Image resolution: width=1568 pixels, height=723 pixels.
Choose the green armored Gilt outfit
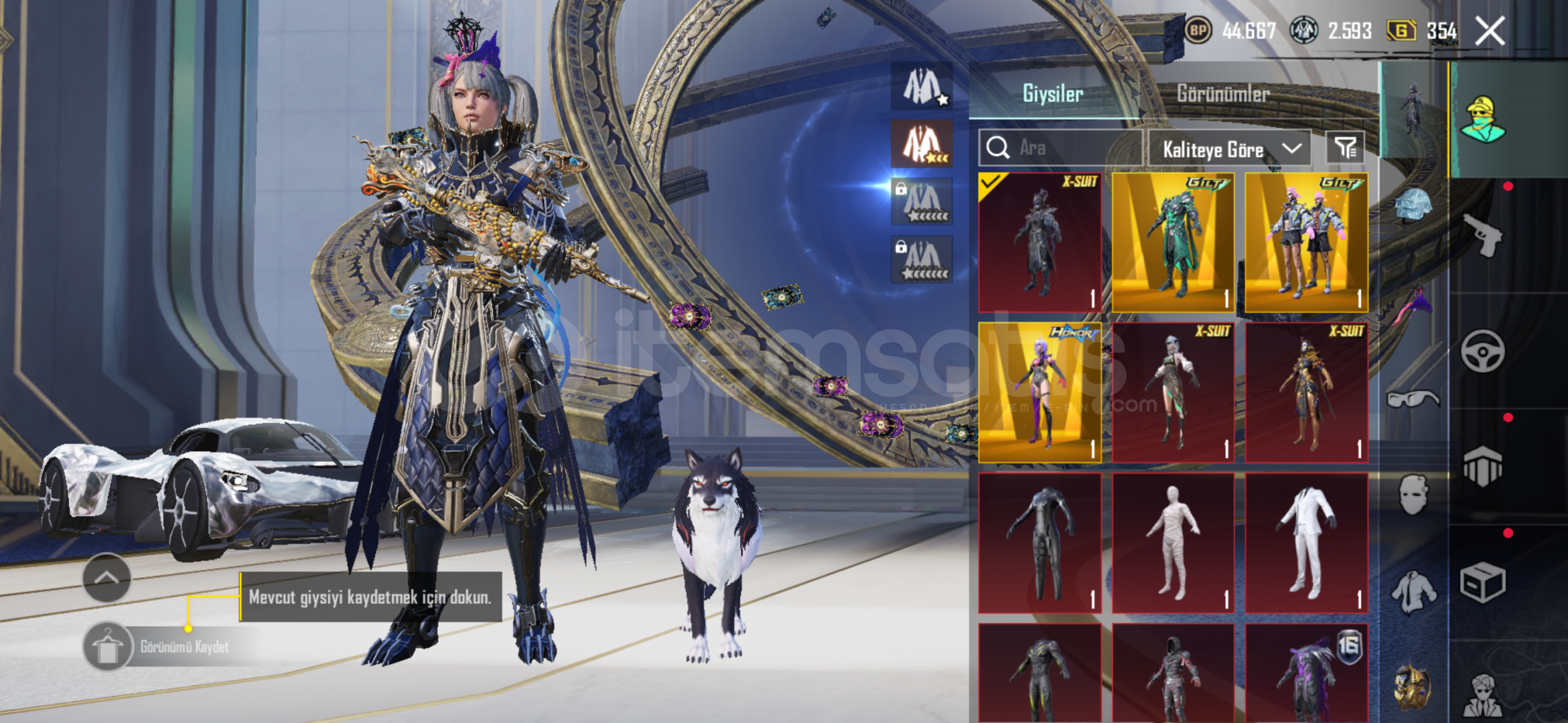1173,243
